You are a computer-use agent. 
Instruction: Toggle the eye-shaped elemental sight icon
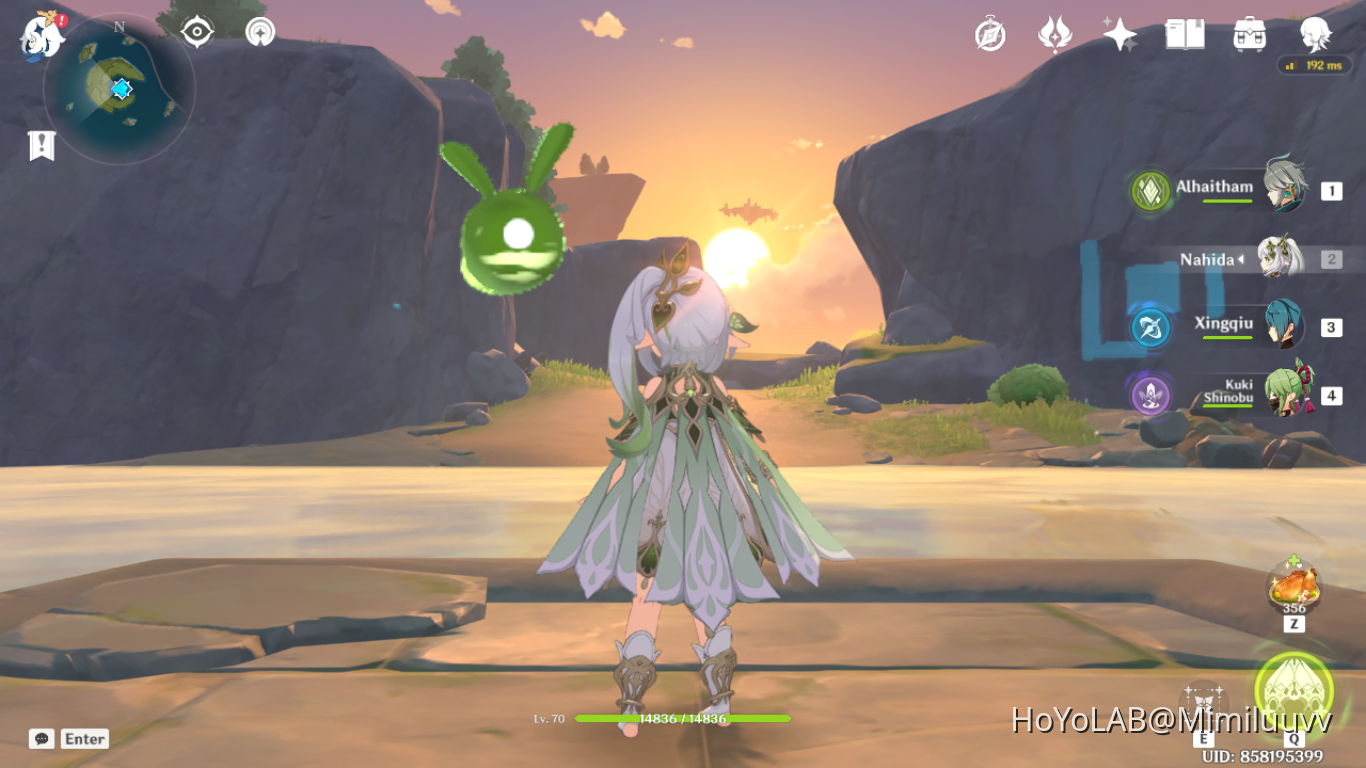coord(197,32)
